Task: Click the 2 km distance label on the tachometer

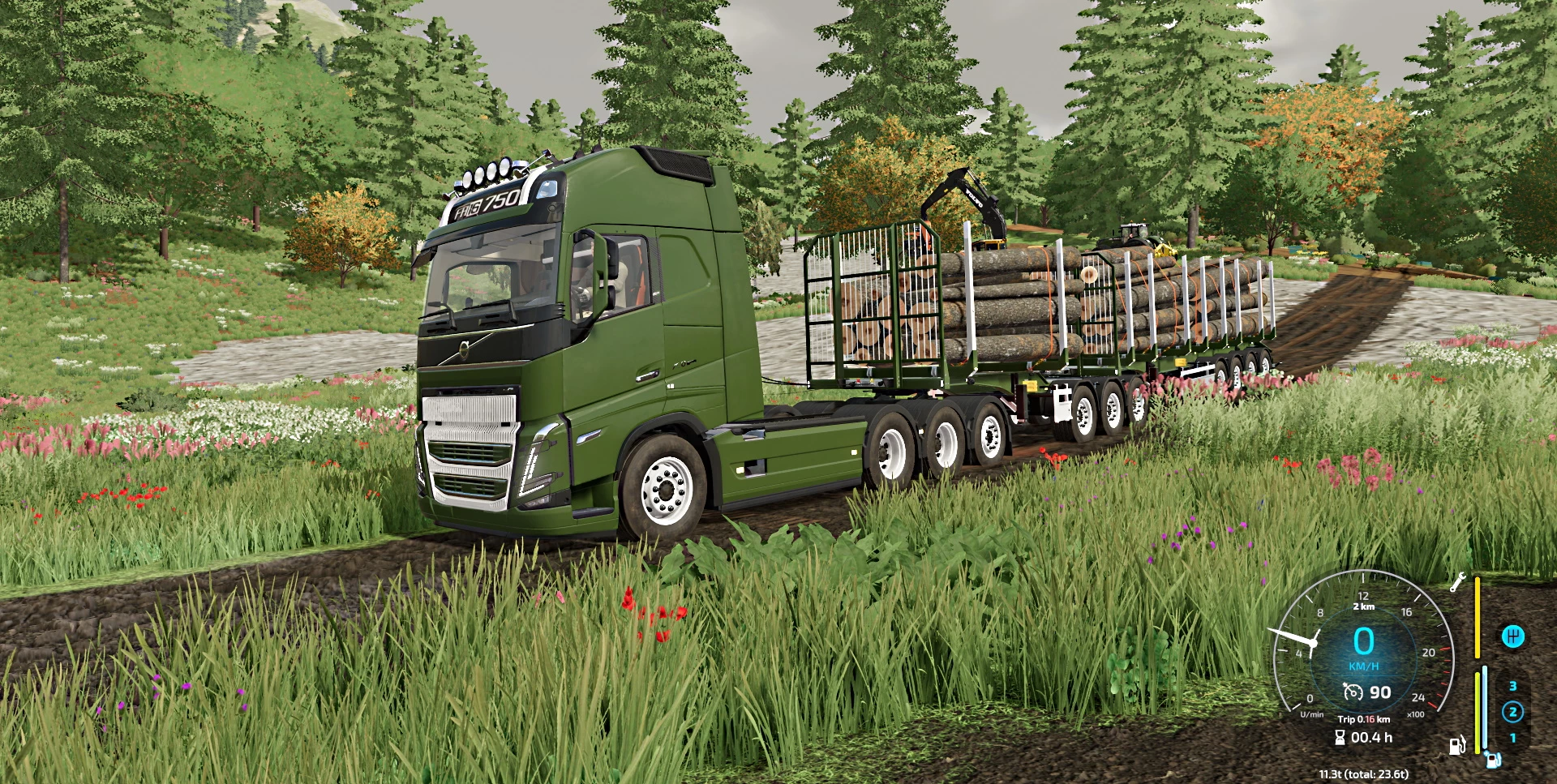Action: tap(1364, 606)
